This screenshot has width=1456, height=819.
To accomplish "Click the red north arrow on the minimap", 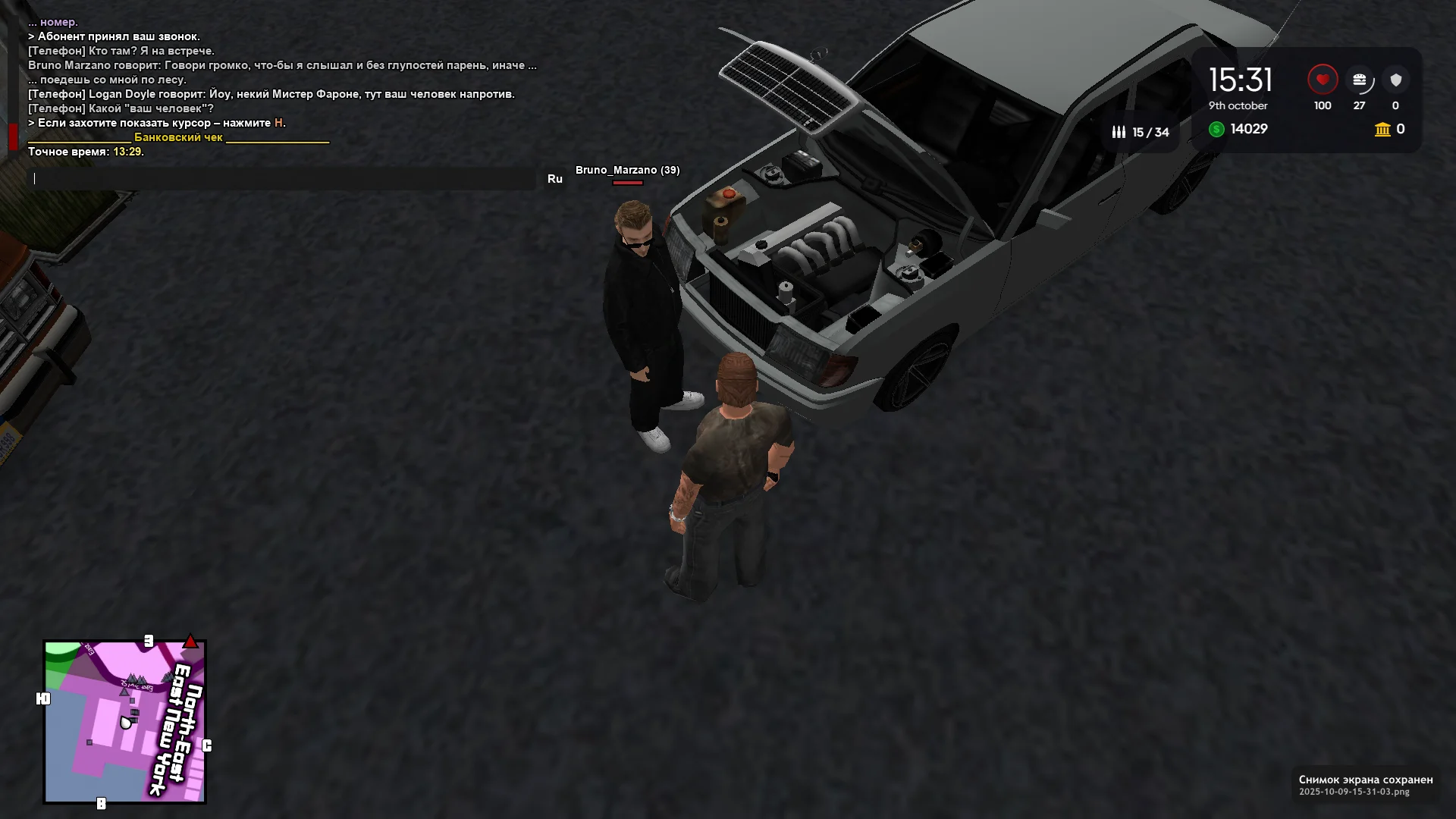I will tap(189, 641).
